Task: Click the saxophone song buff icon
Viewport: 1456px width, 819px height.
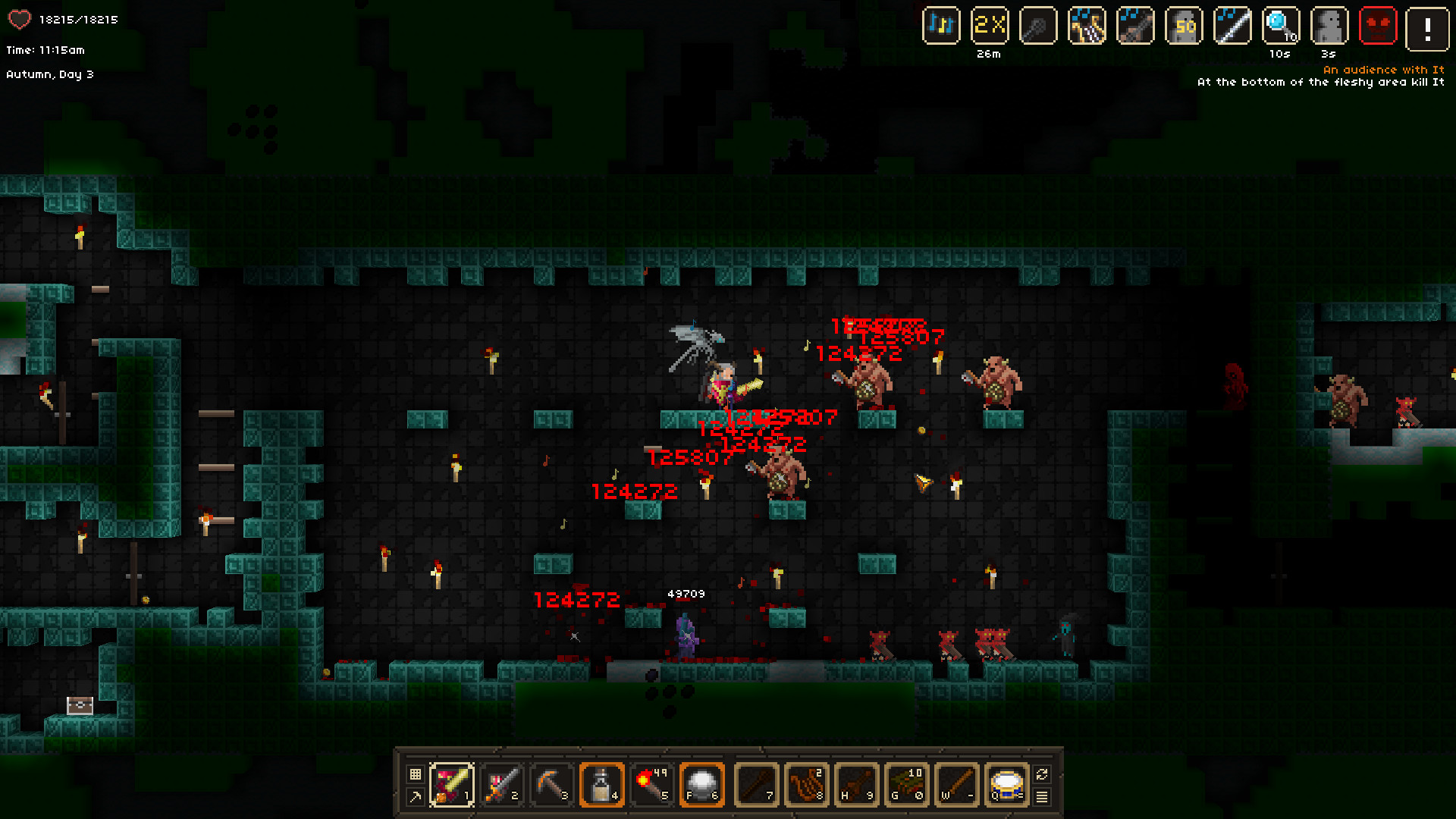Action: [1087, 25]
